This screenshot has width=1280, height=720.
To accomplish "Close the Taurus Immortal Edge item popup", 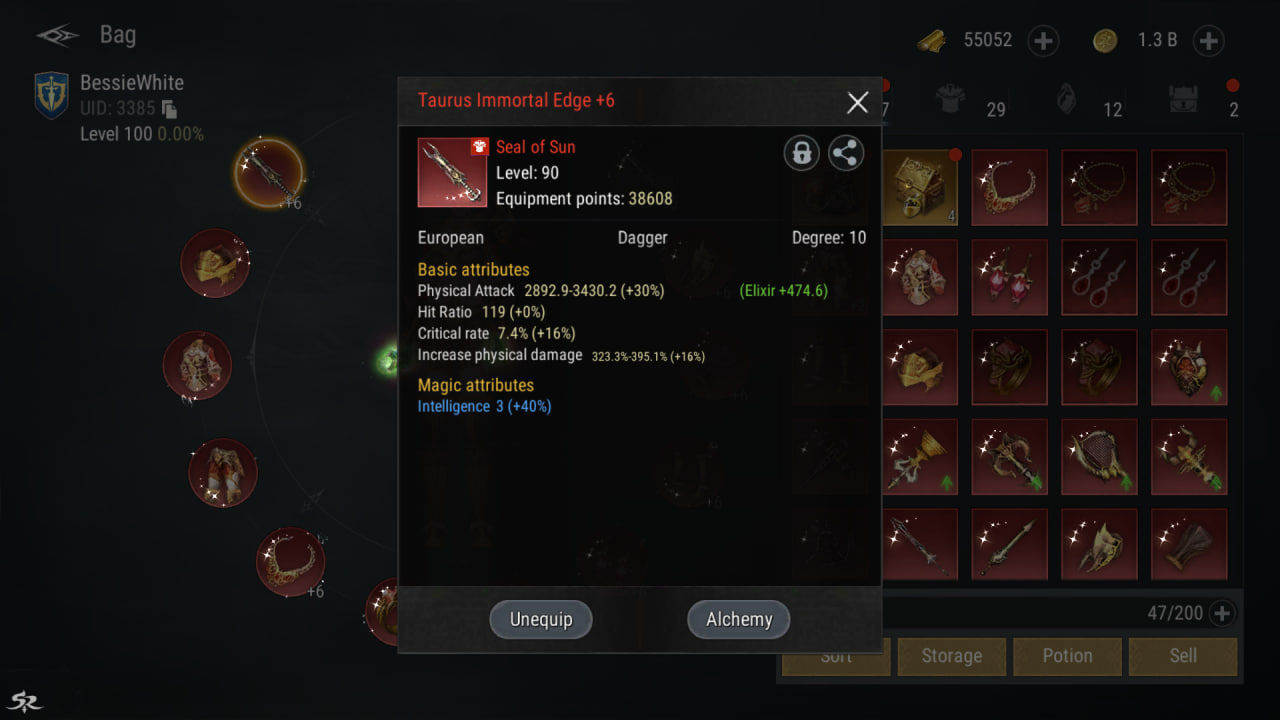I will 857,102.
